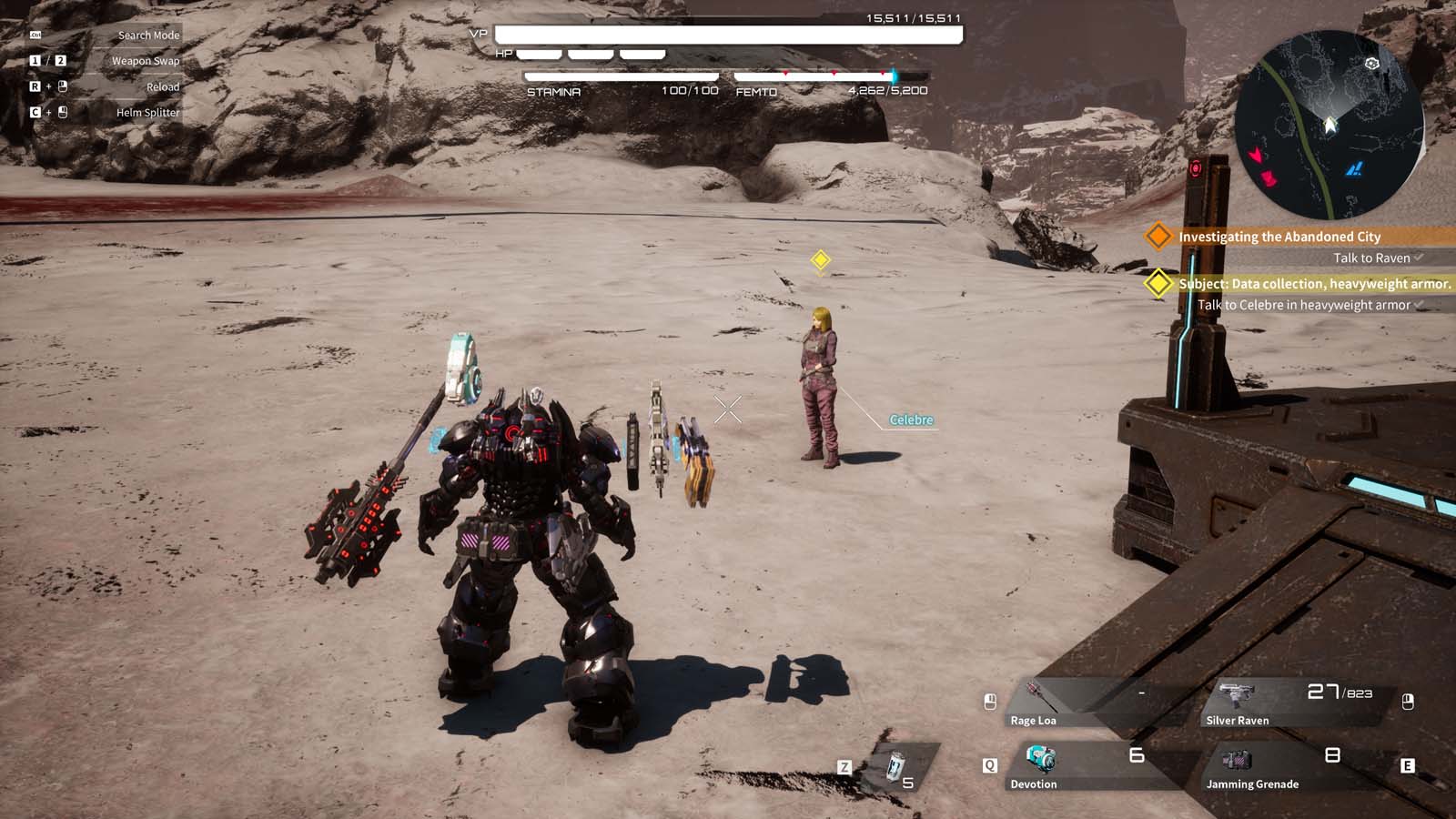Select the Silver Raven gun icon

point(1238,693)
